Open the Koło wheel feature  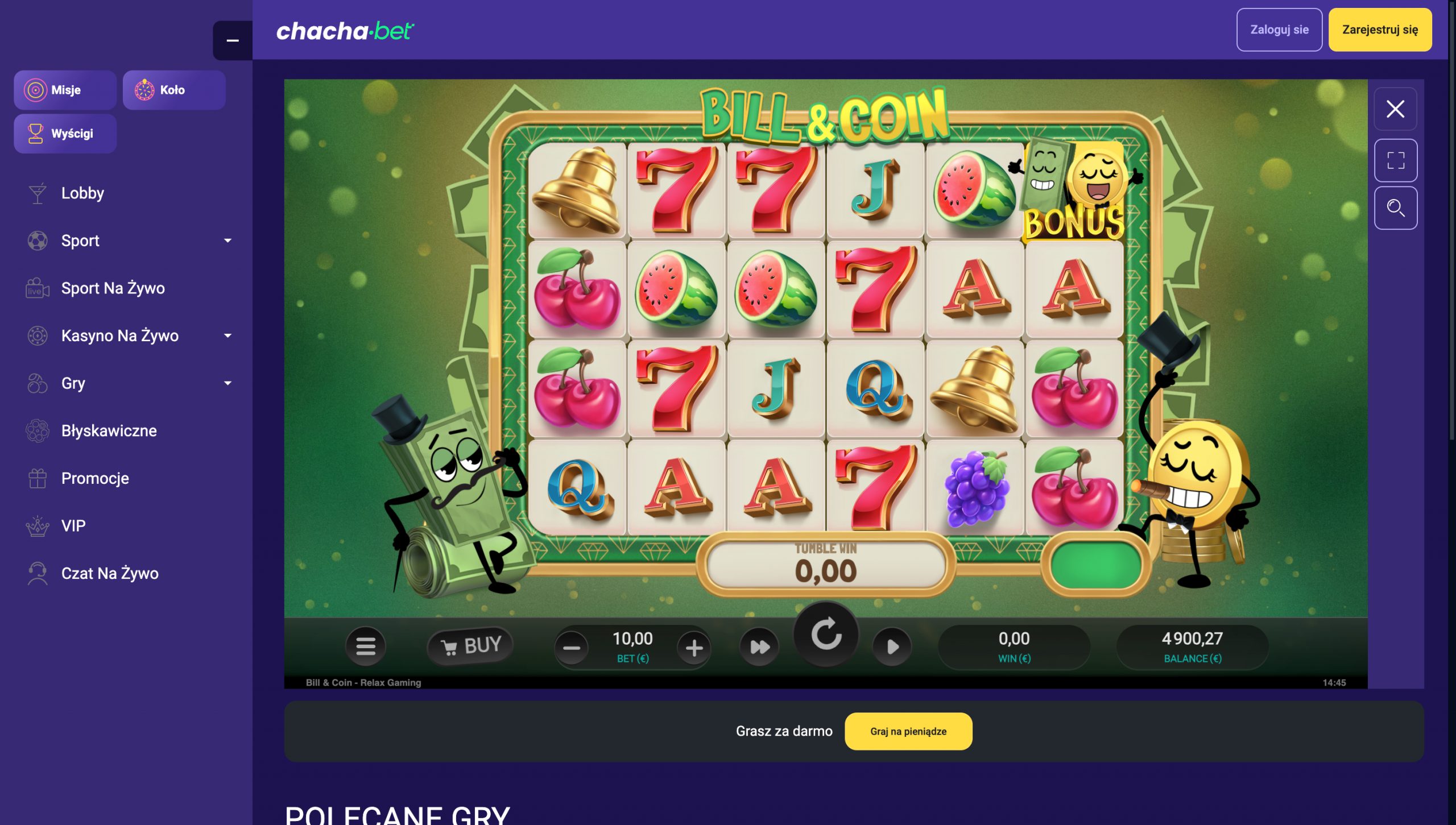coord(173,89)
